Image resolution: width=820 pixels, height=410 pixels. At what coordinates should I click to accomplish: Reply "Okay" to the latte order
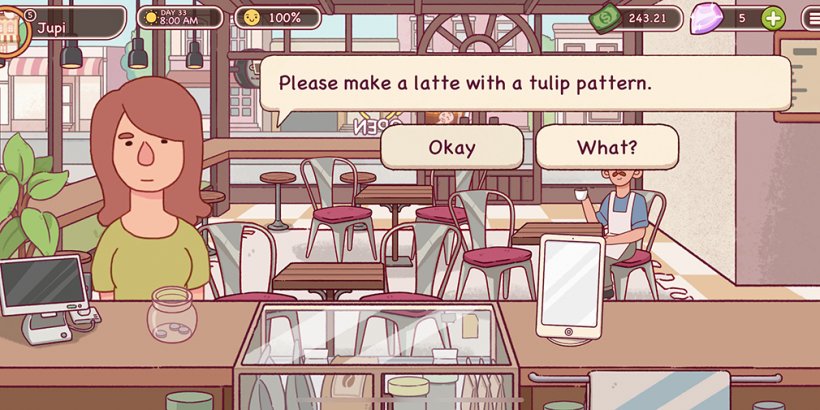pyautogui.click(x=452, y=148)
